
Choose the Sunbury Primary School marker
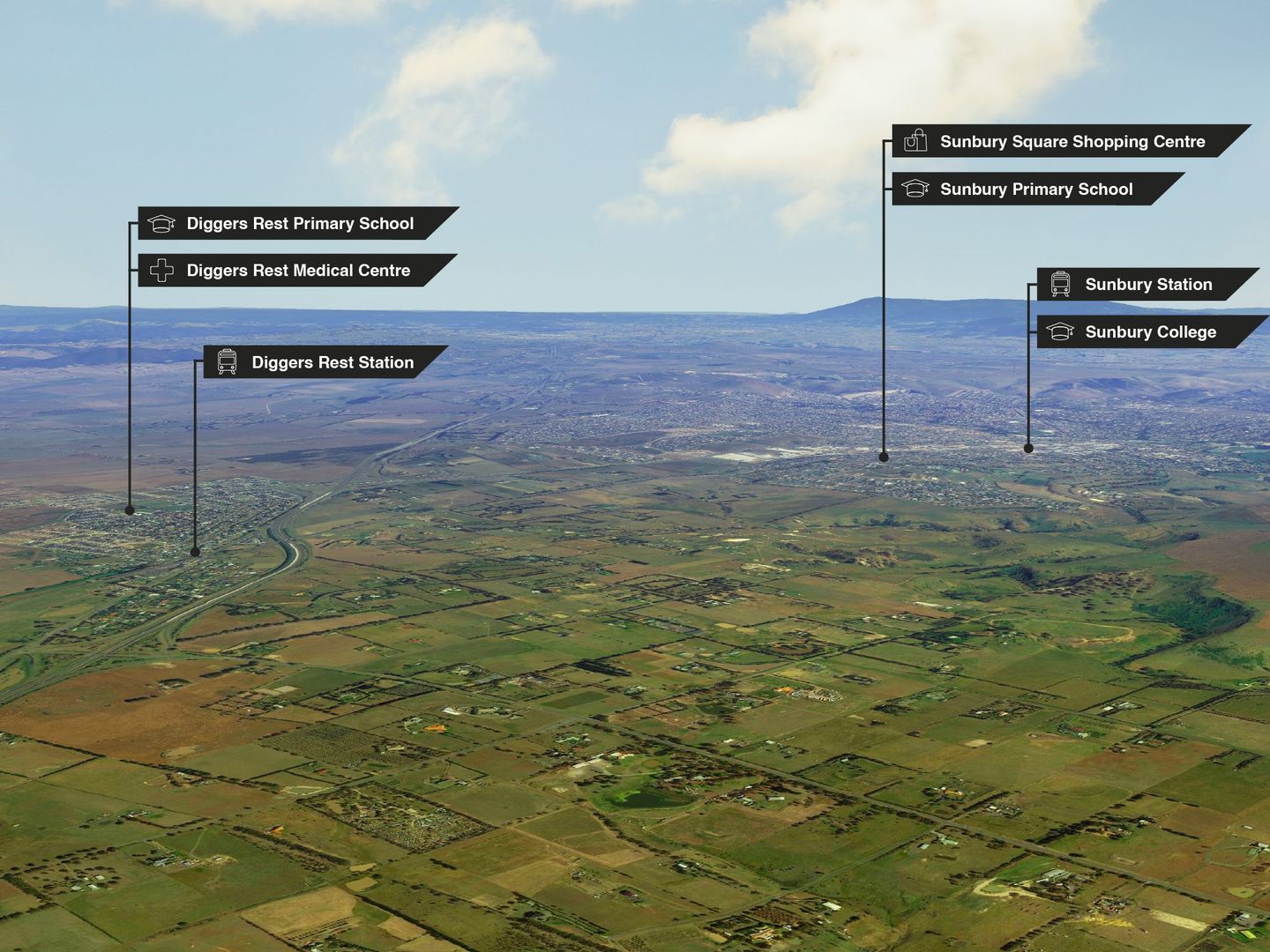tap(1035, 190)
